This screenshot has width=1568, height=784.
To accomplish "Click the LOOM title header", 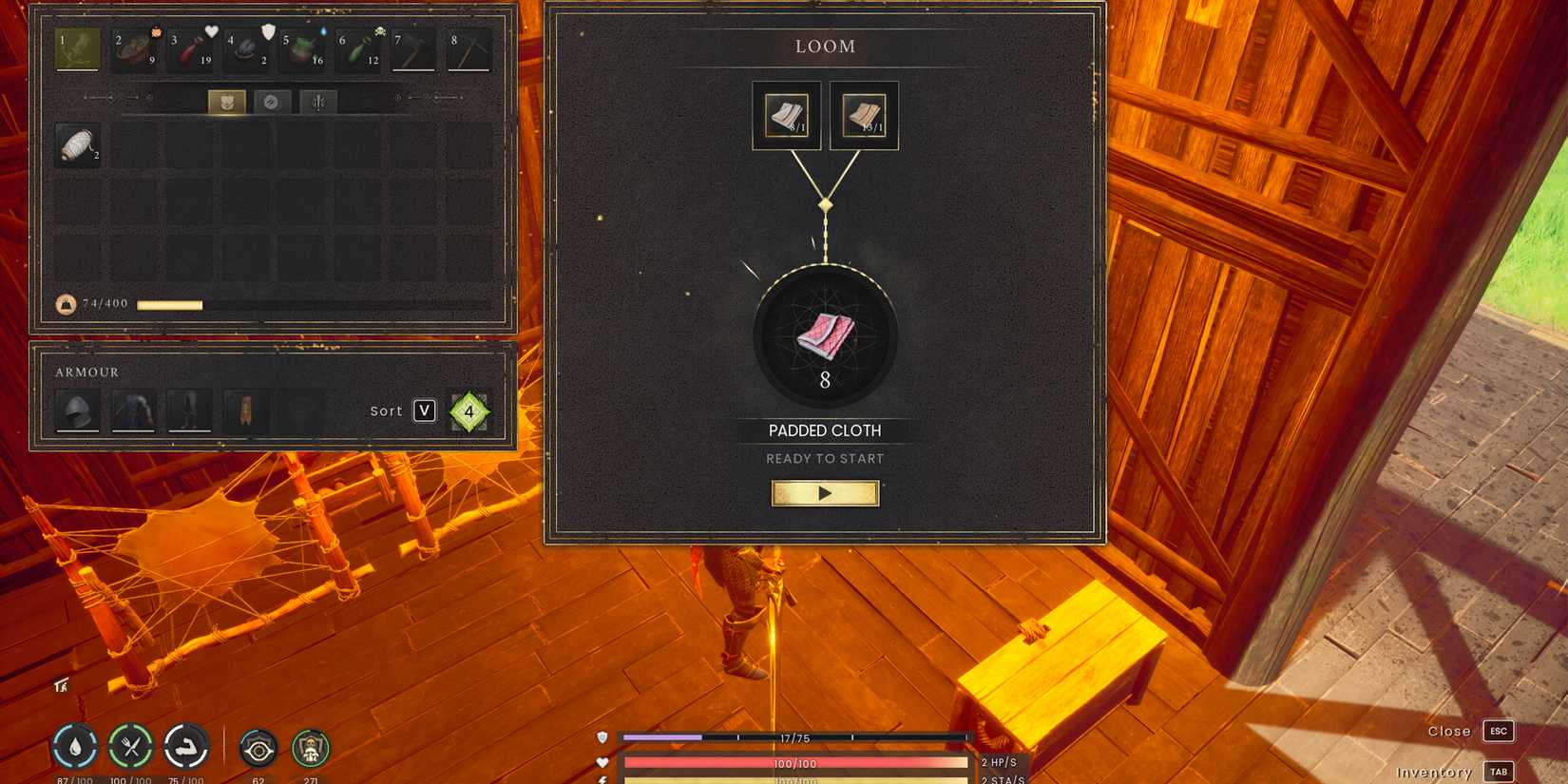I will pos(825,46).
